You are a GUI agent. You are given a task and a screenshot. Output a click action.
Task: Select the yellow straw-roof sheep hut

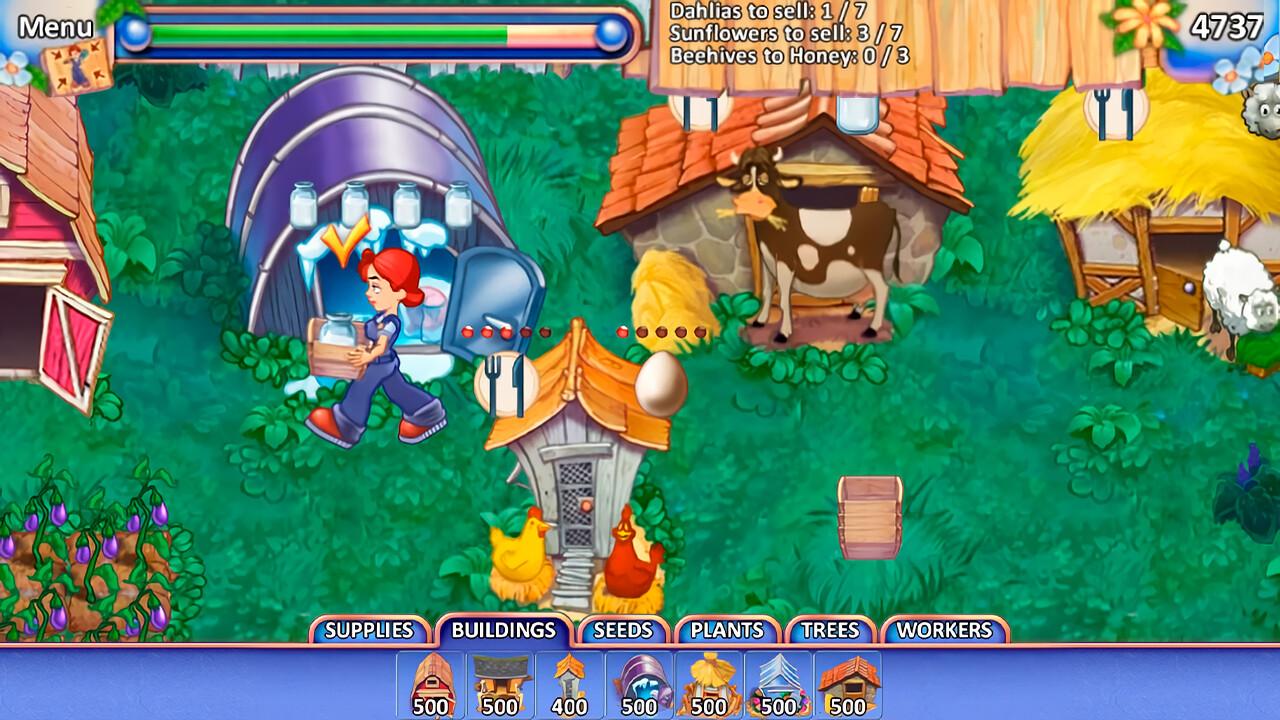(709, 684)
